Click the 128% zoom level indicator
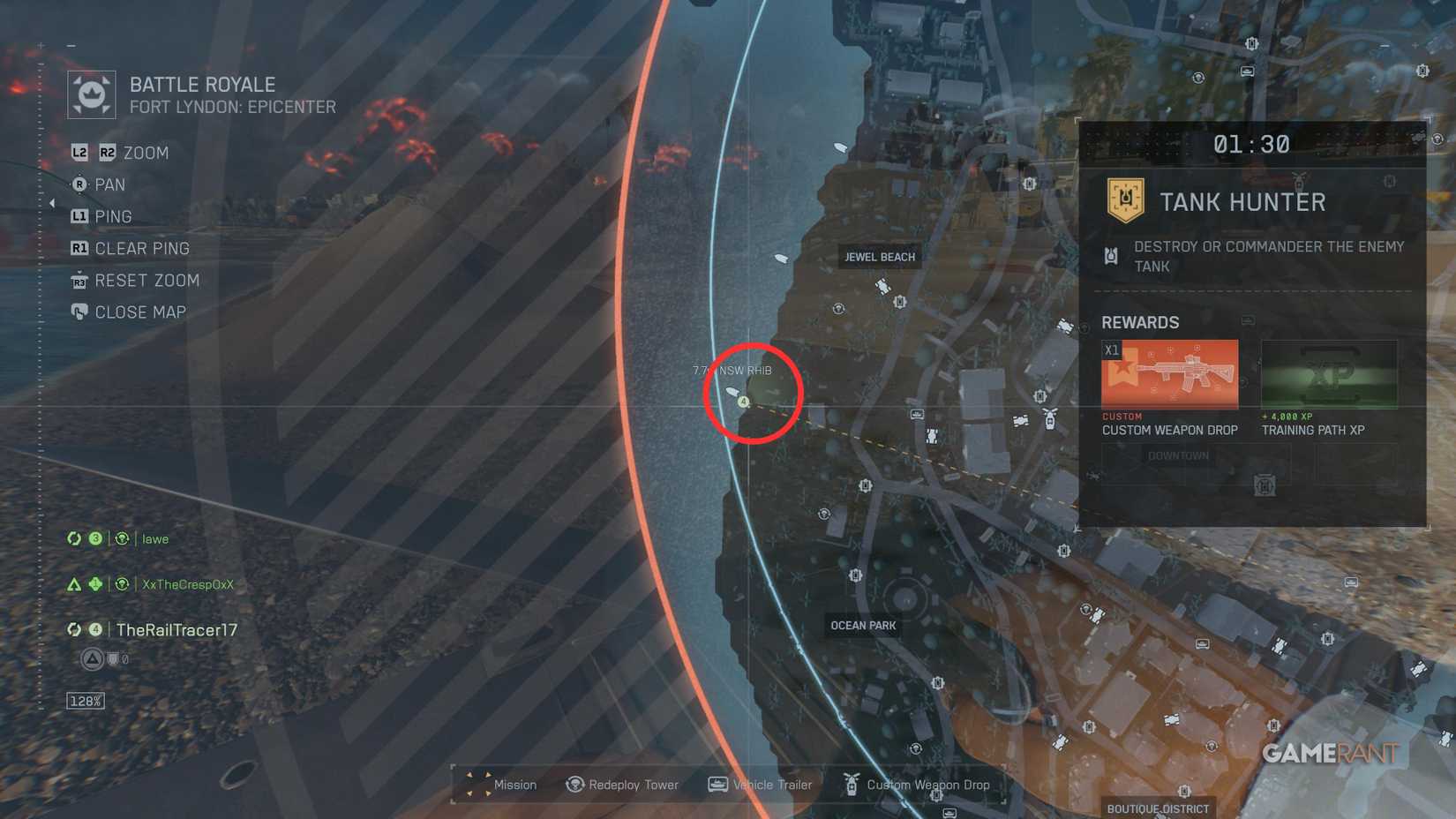 [84, 701]
